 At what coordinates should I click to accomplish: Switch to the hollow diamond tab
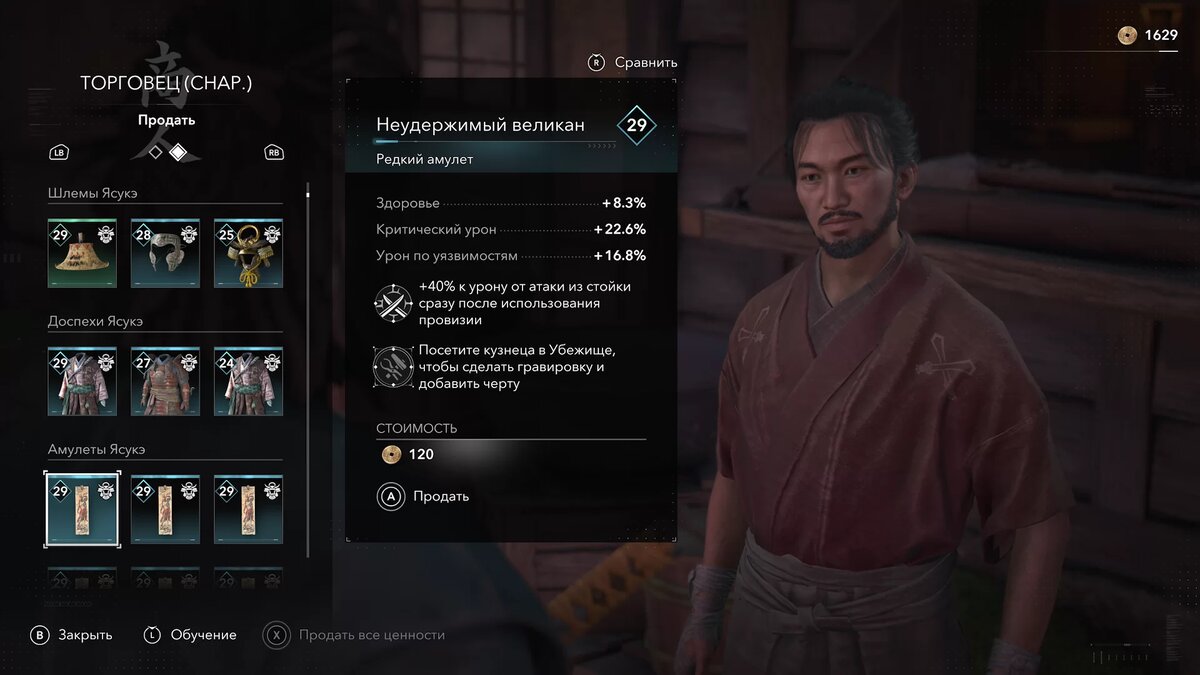click(x=155, y=153)
